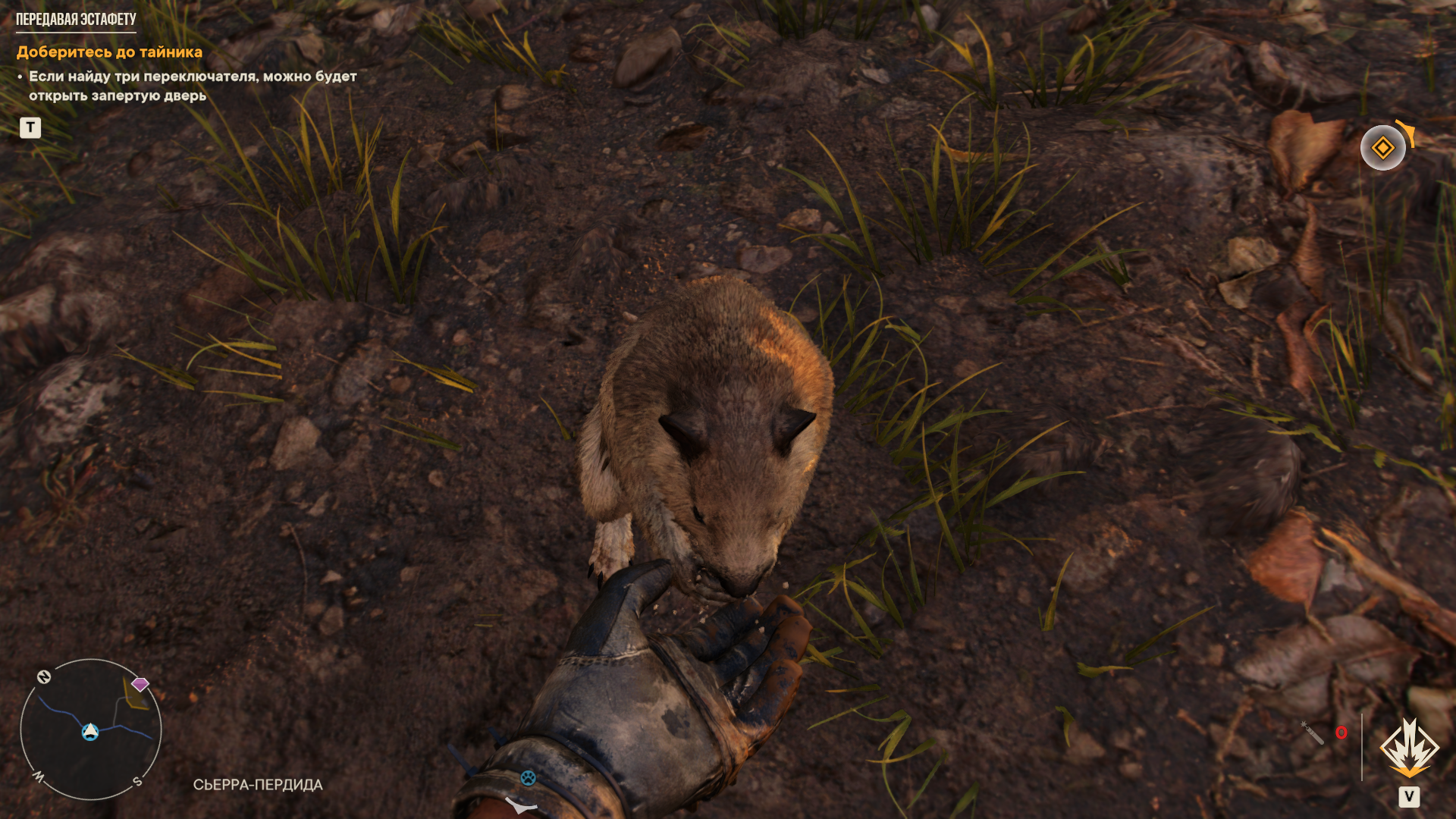Click the player arrow on the minimap
The image size is (1456, 819).
(90, 731)
